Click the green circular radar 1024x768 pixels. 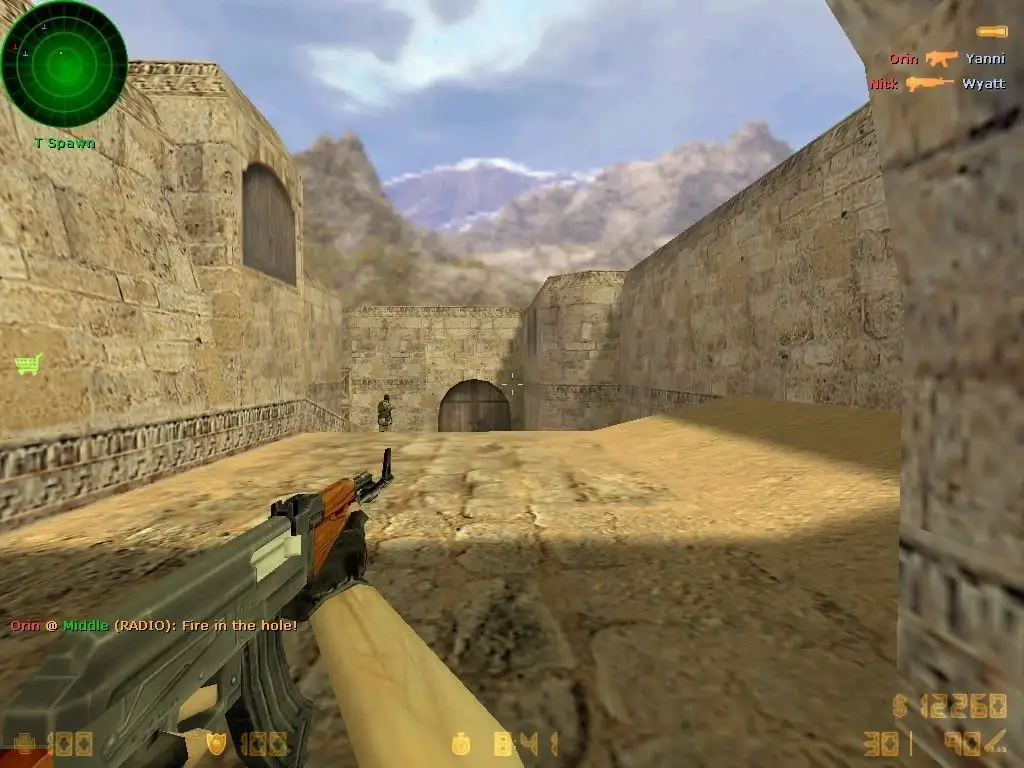[64, 64]
